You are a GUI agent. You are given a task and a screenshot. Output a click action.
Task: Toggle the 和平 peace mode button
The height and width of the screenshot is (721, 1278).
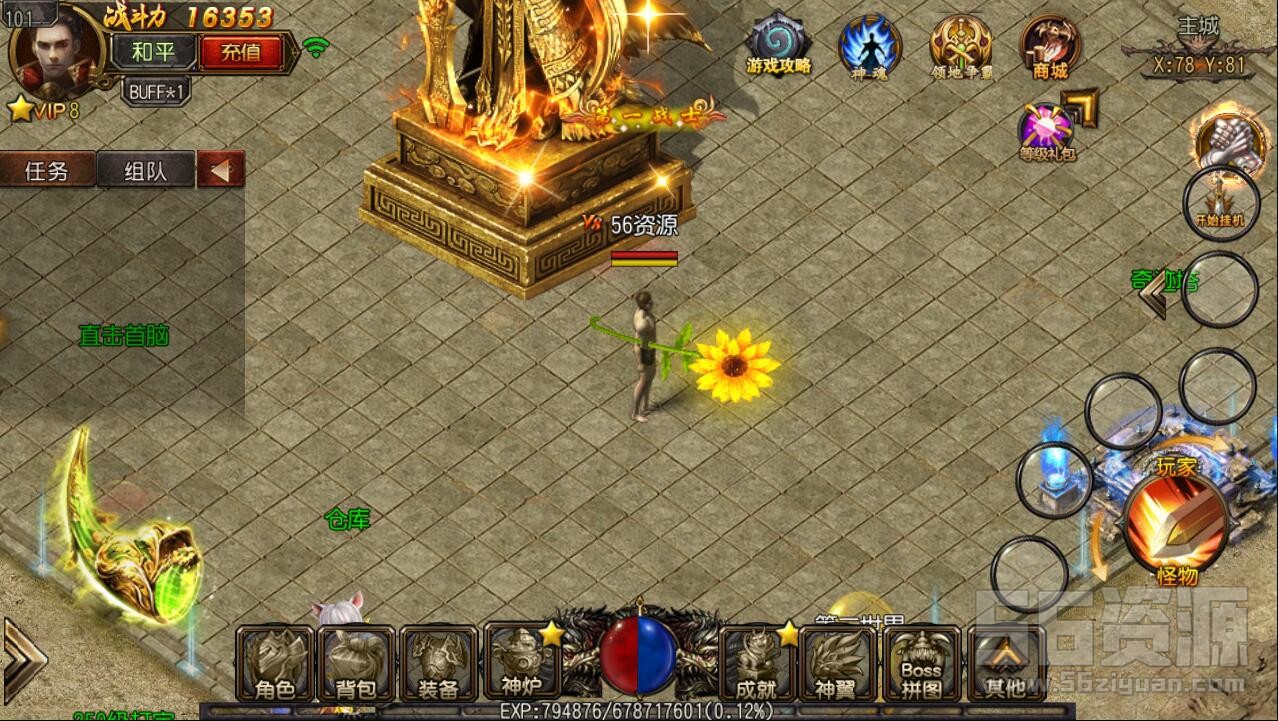tap(152, 50)
